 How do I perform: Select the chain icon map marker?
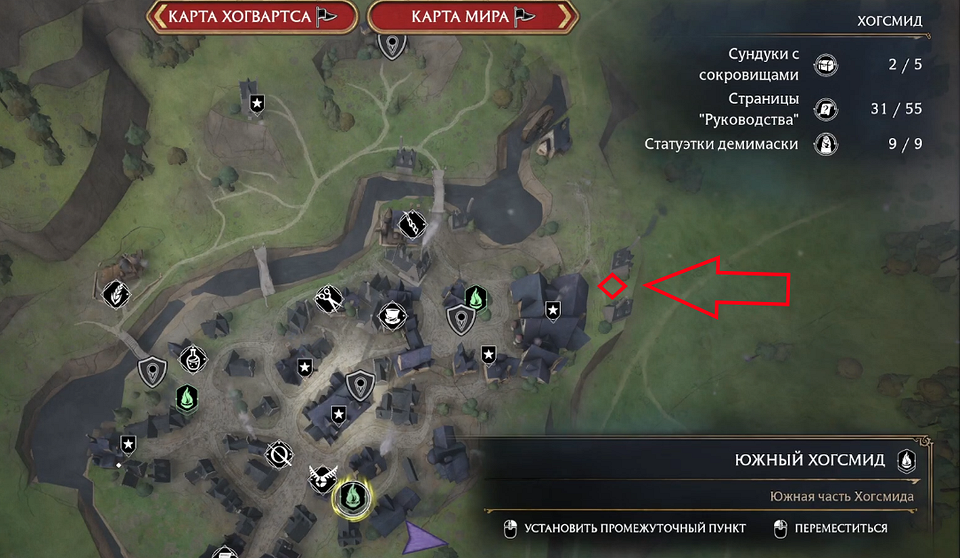[413, 223]
